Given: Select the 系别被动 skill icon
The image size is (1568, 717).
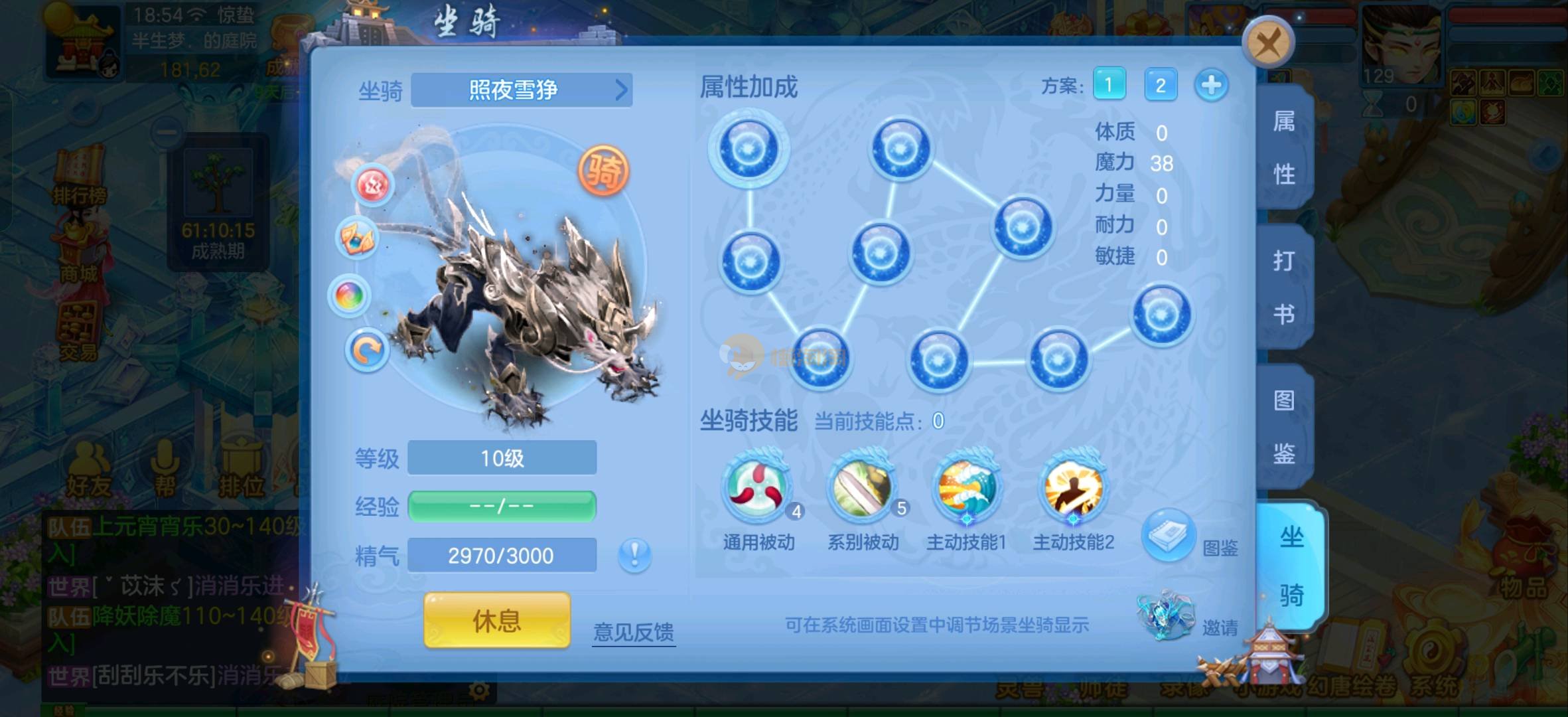Looking at the screenshot, I should (x=863, y=487).
